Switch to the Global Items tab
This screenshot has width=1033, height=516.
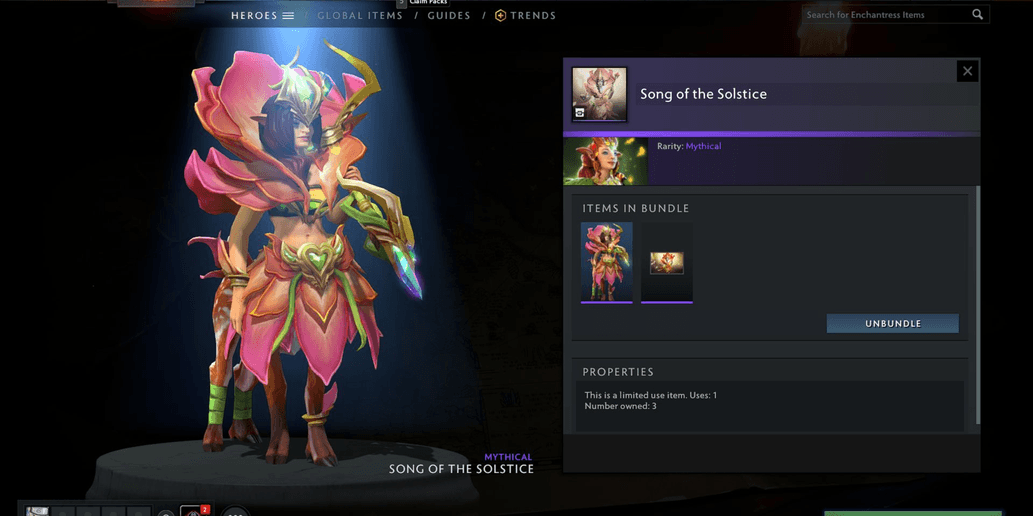(360, 16)
